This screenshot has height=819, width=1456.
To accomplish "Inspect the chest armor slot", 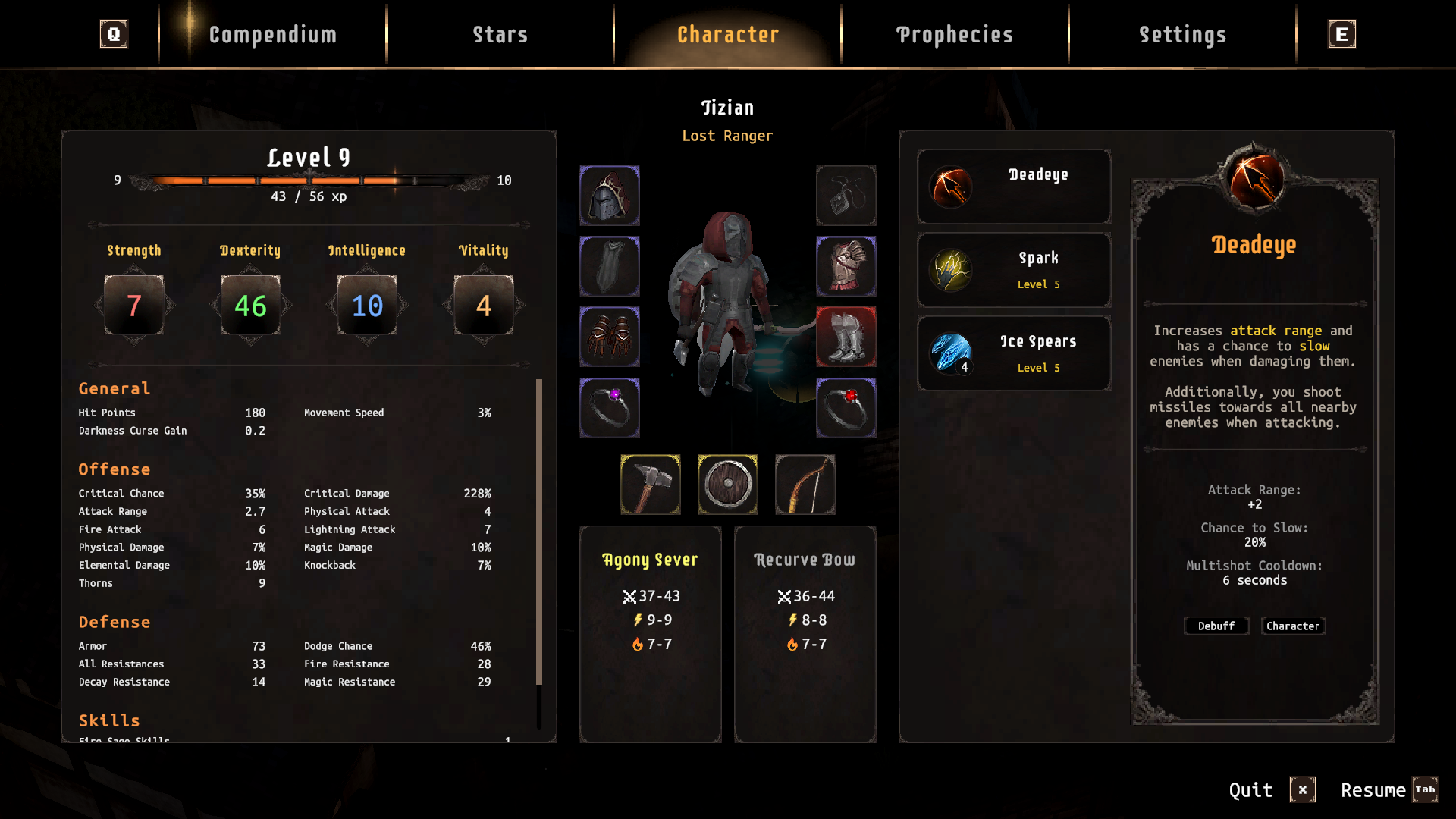I will (x=846, y=266).
